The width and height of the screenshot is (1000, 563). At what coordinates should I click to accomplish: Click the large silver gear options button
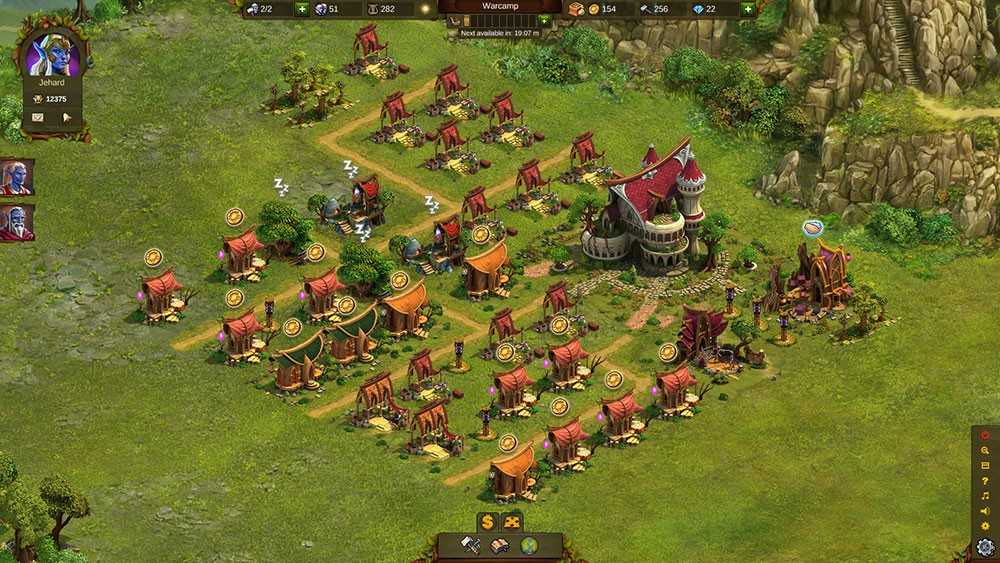click(x=985, y=546)
